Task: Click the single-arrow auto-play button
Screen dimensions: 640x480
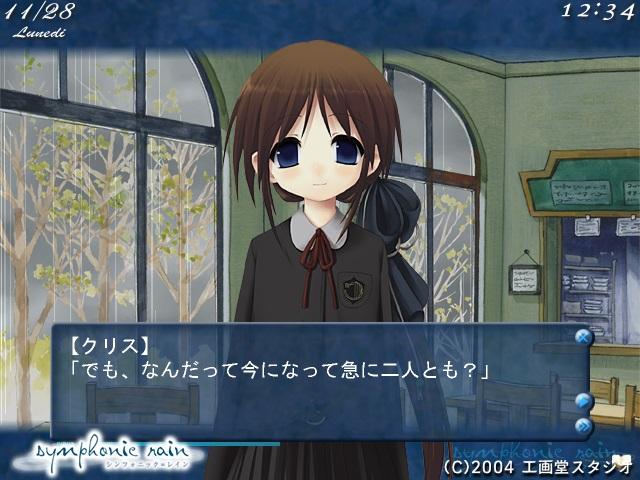Action: (x=584, y=401)
